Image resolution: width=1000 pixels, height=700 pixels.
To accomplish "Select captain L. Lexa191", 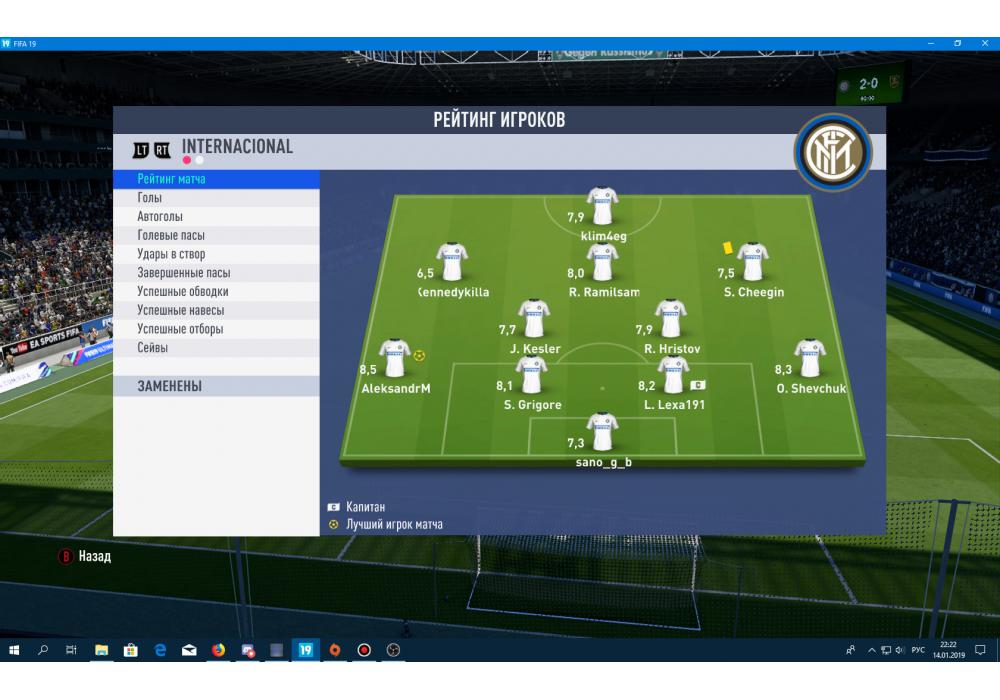I will coord(673,376).
